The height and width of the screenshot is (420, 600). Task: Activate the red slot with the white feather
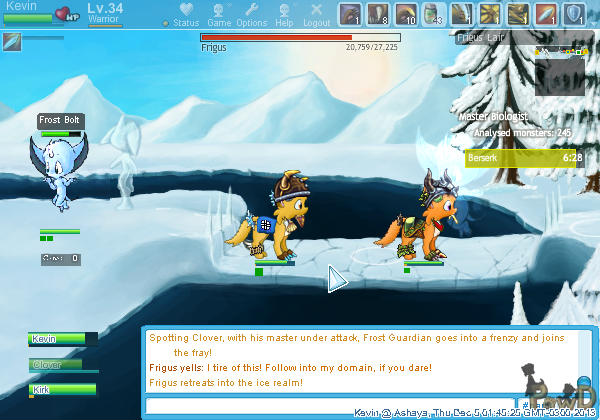coord(546,14)
